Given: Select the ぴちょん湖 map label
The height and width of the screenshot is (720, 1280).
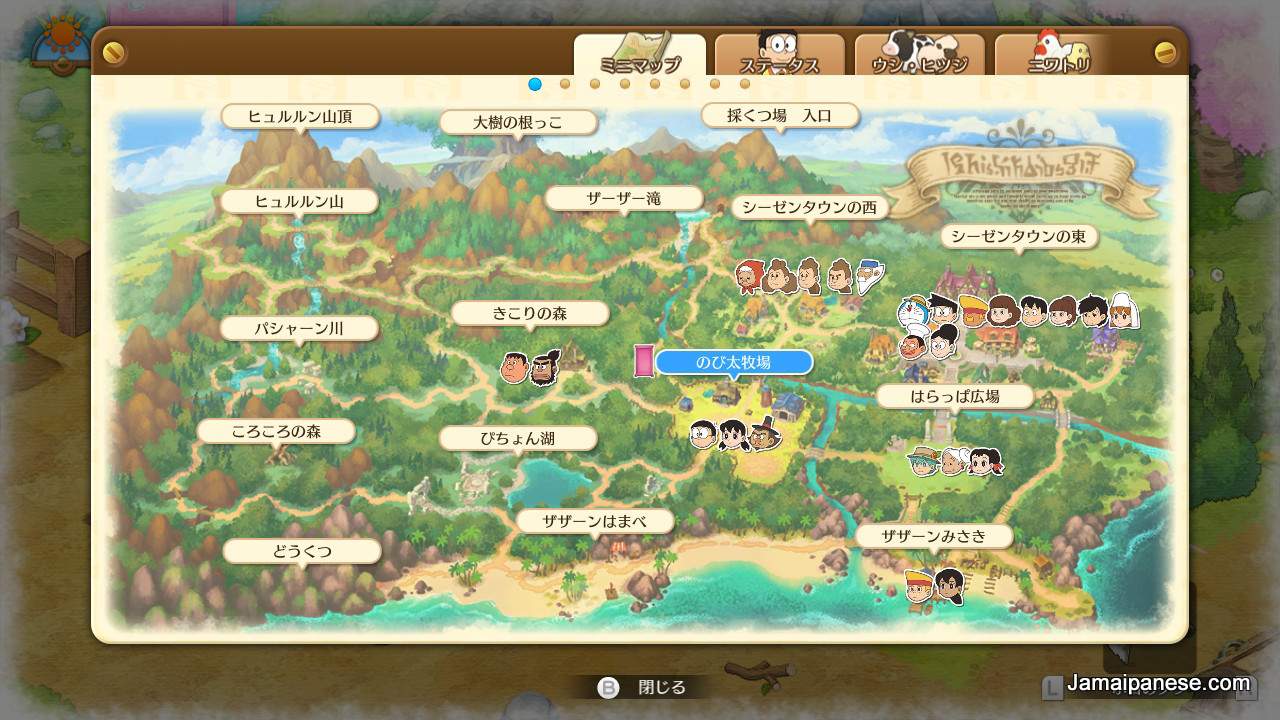Looking at the screenshot, I should pos(518,438).
